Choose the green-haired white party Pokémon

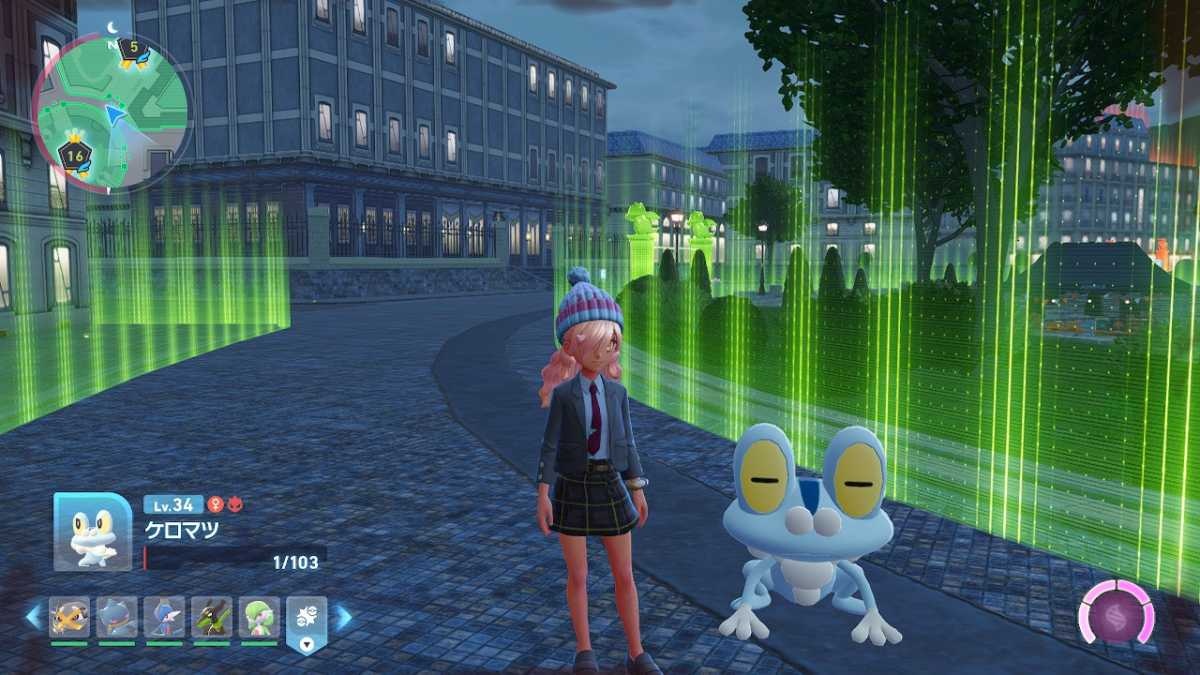tap(259, 617)
